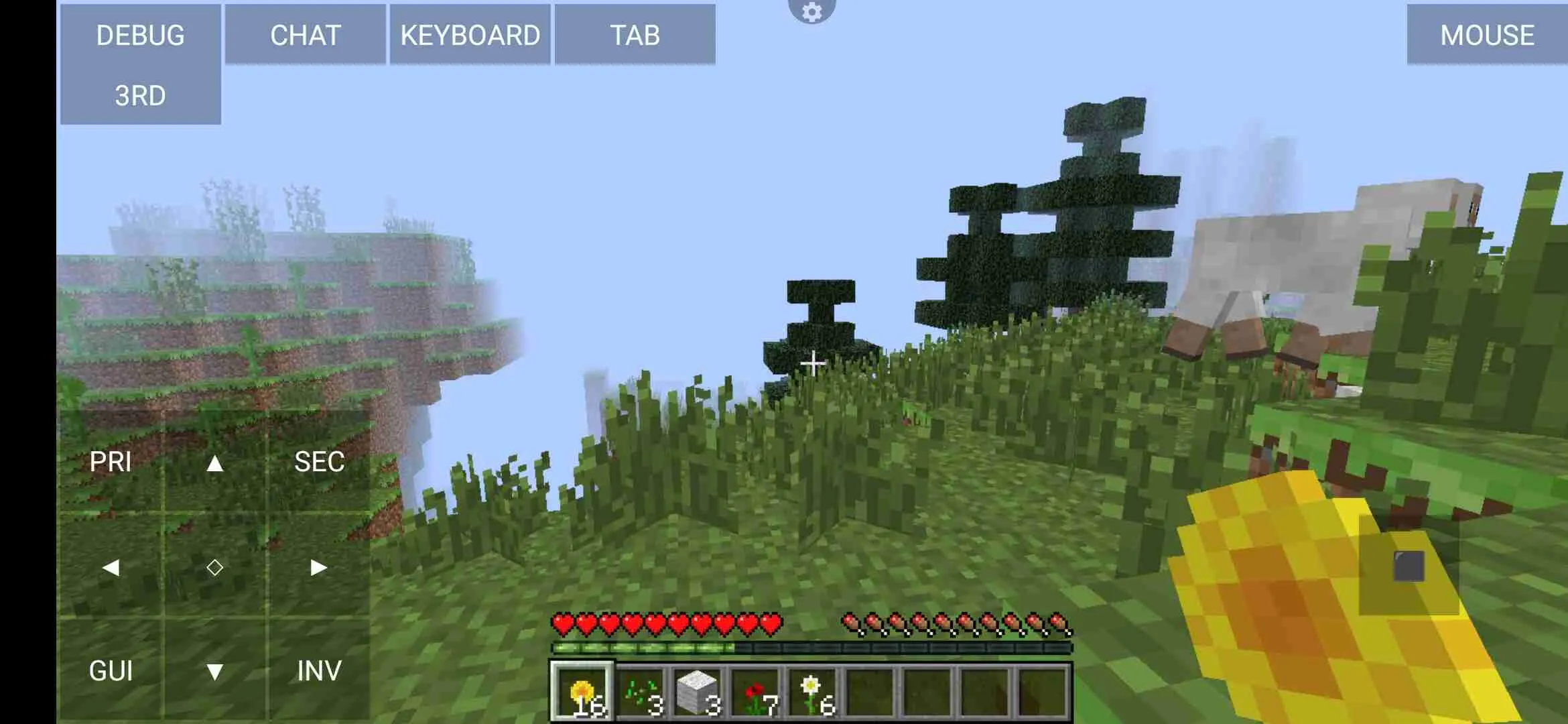Open the CHAT window
Screen dimensions: 1568x724
click(x=305, y=35)
